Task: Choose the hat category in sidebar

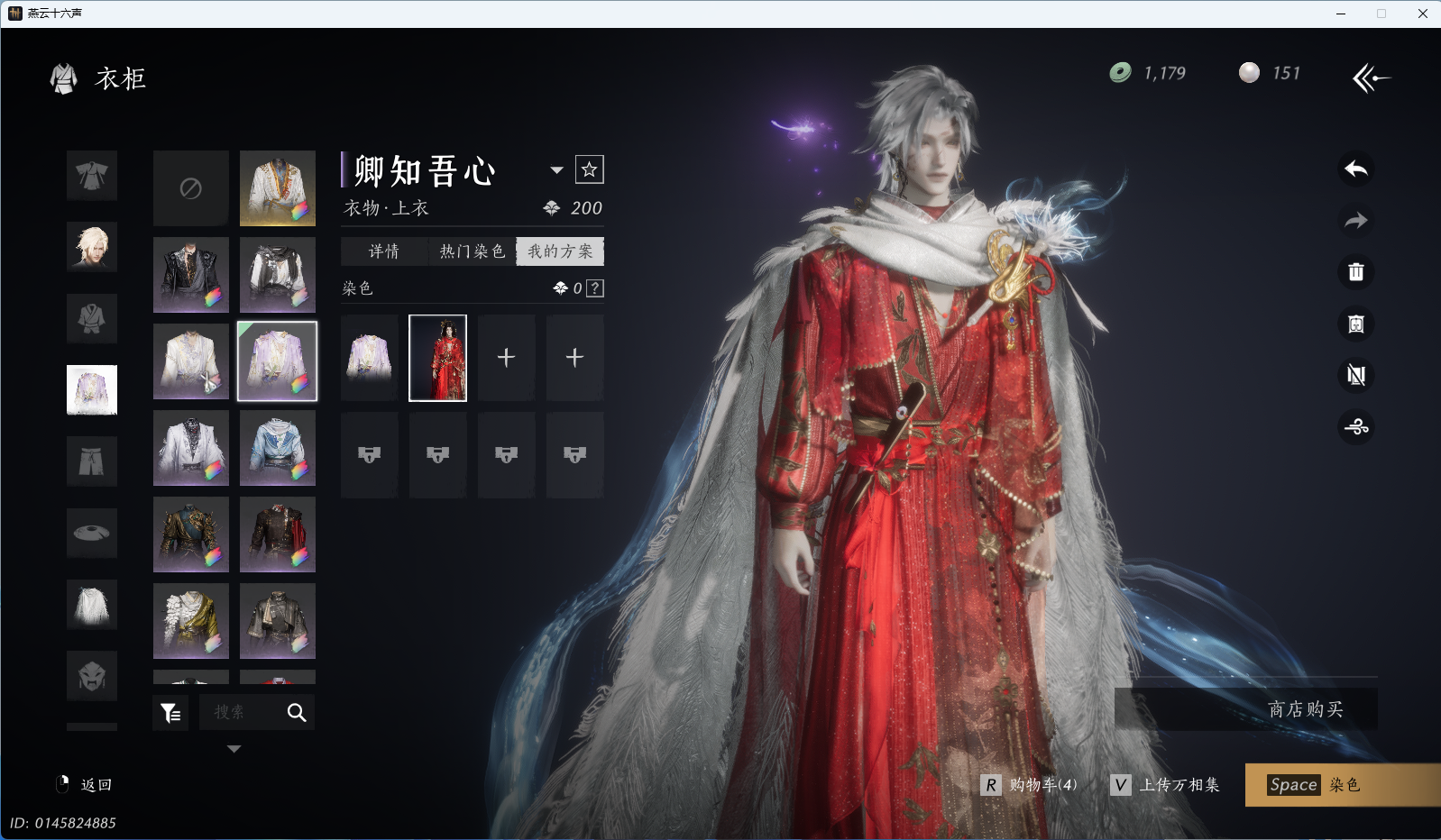Action: pyautogui.click(x=92, y=533)
